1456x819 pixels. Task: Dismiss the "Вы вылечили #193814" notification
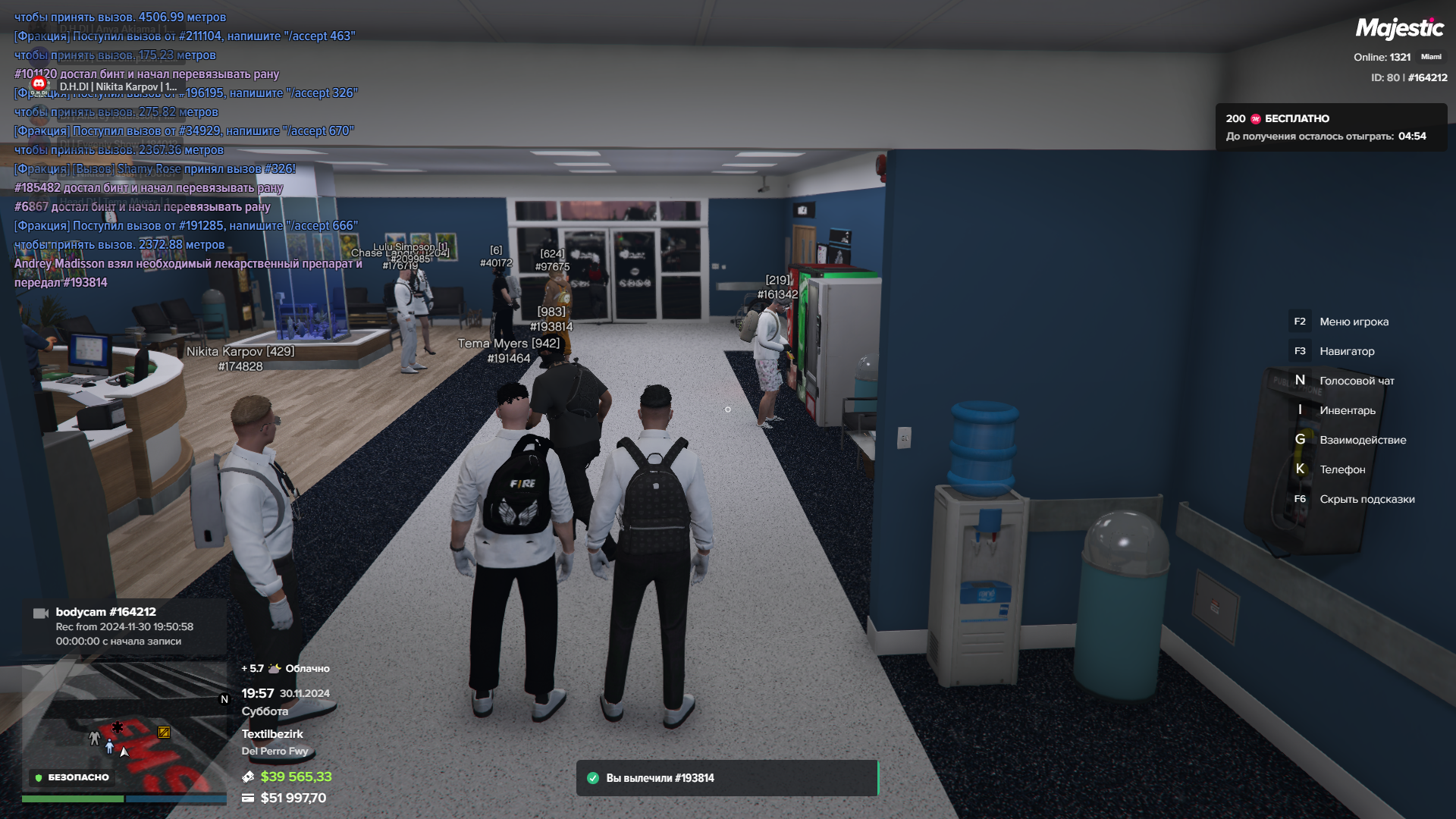(x=726, y=778)
